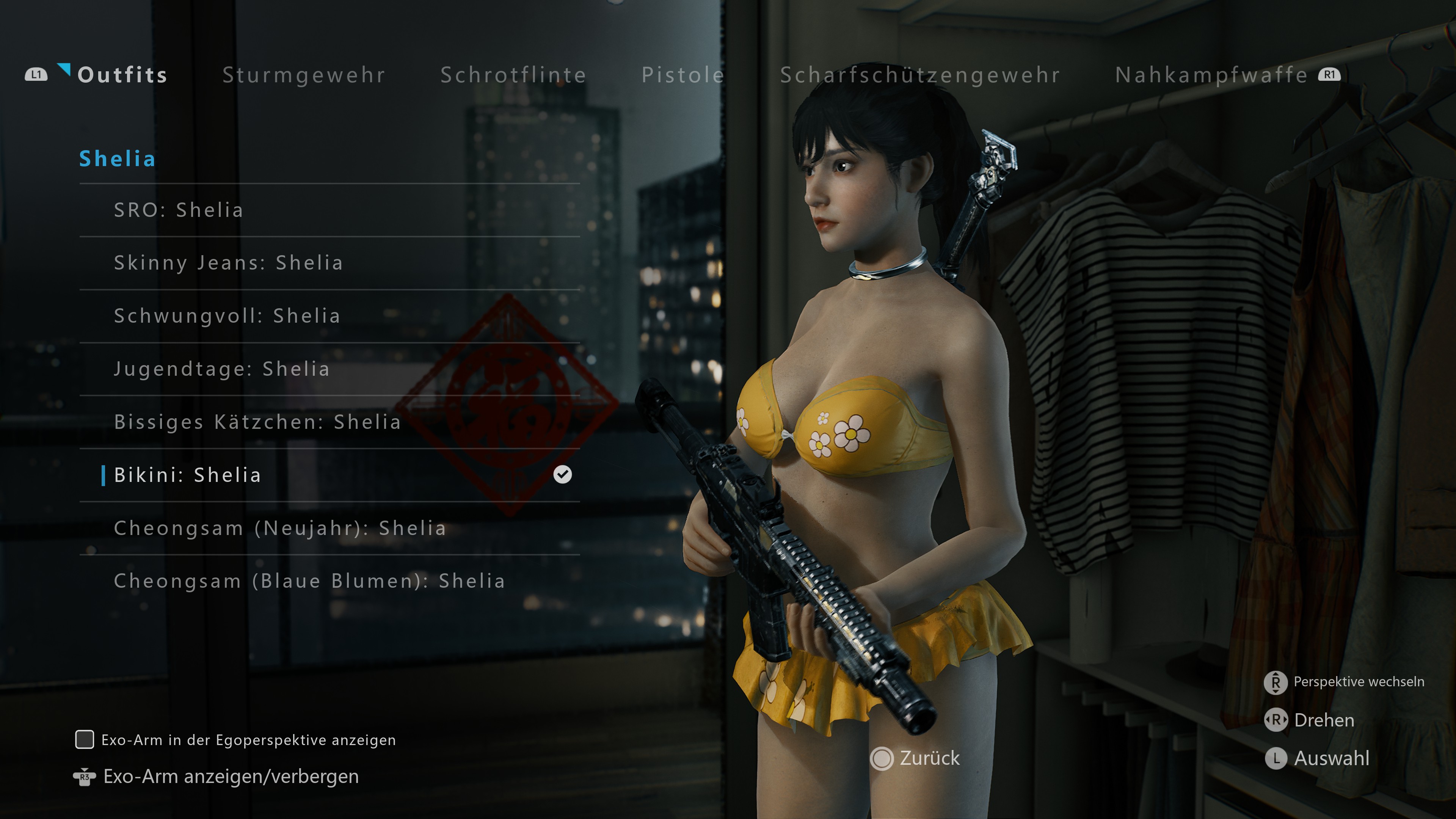Select Skinny Jeans: Shelia outfit
Screen dimensions: 1456x819
click(228, 263)
